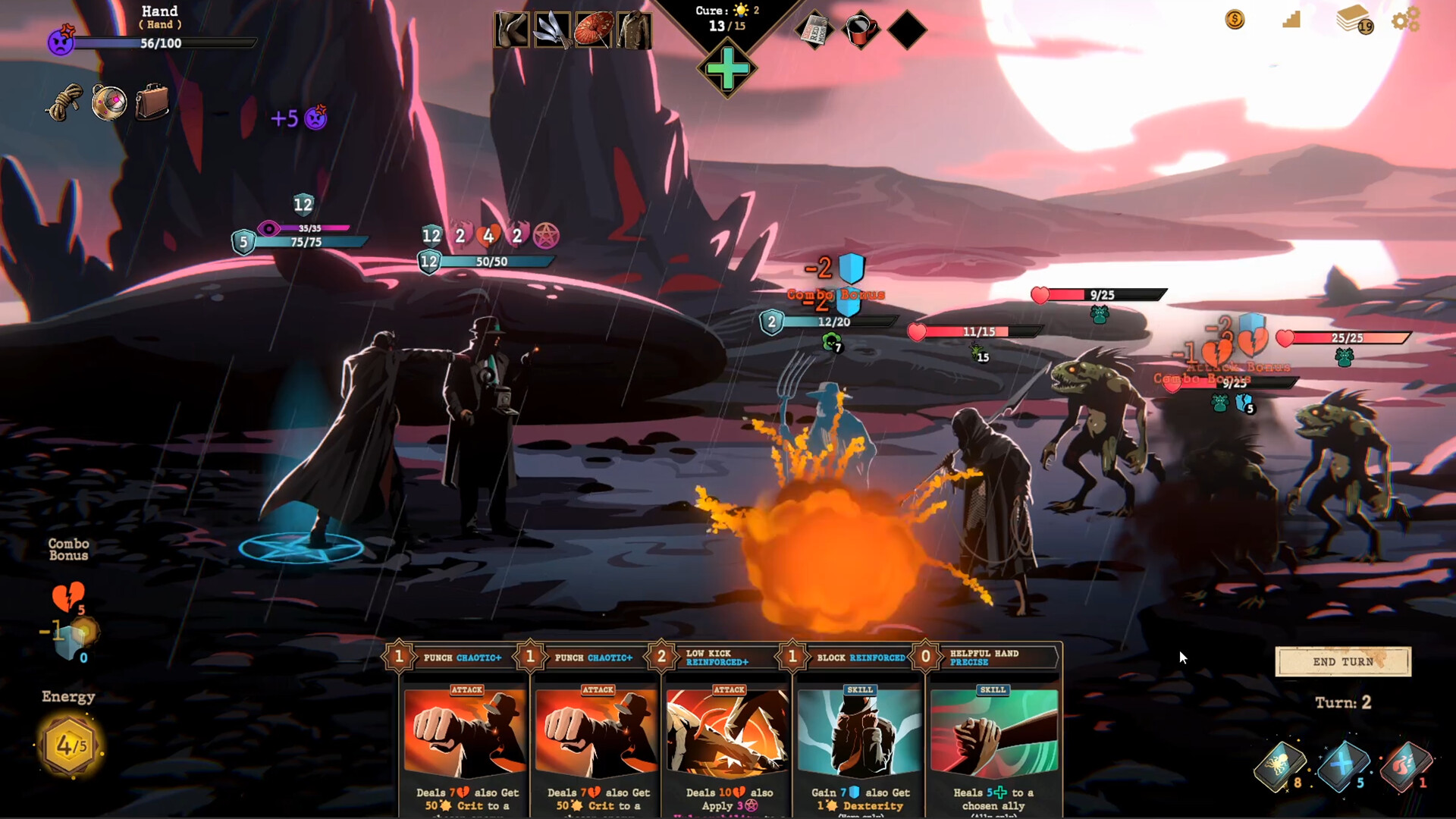The image size is (1456, 819).
Task: Select the steel claws equipment slot
Action: 552,31
